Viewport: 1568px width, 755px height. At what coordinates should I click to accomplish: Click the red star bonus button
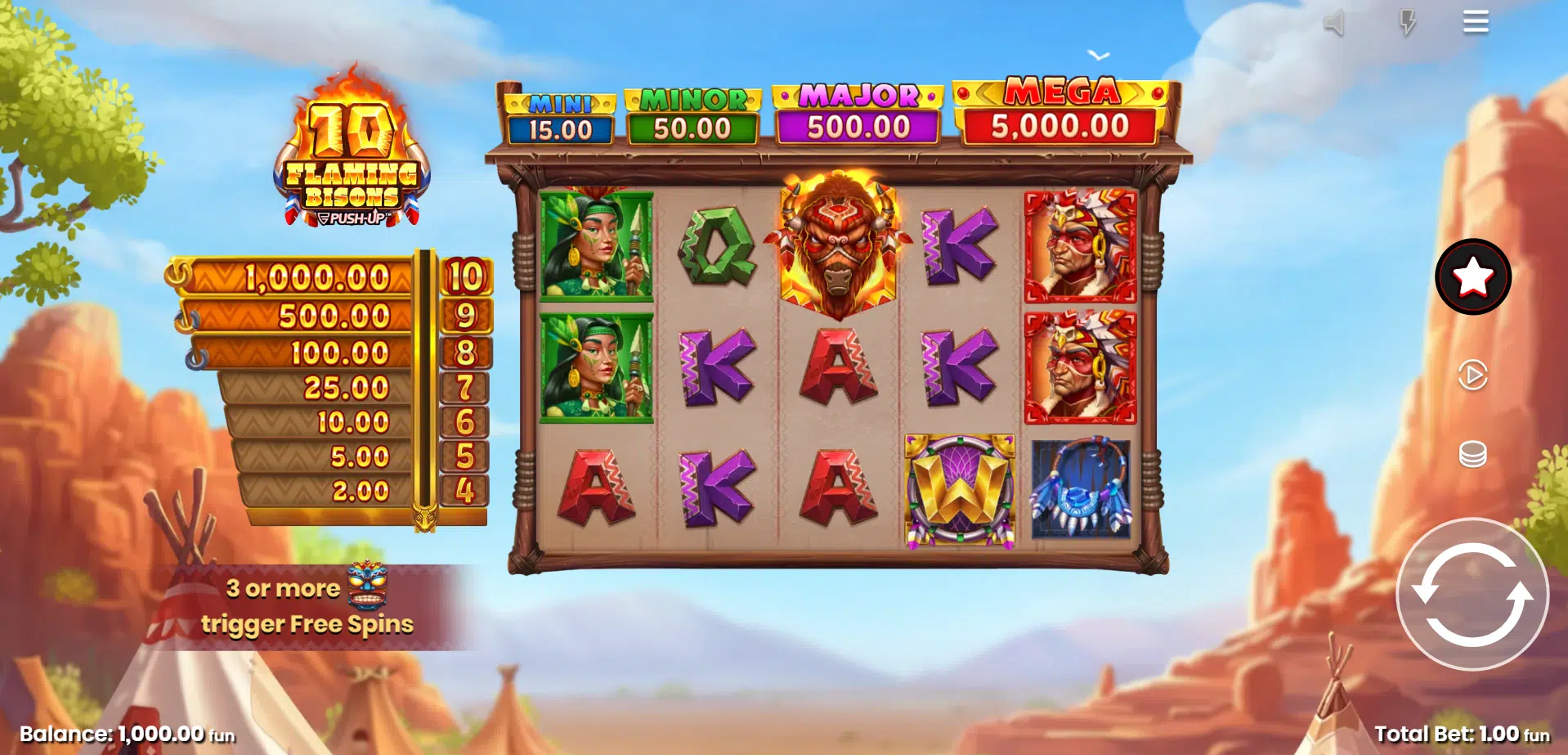pyautogui.click(x=1472, y=276)
